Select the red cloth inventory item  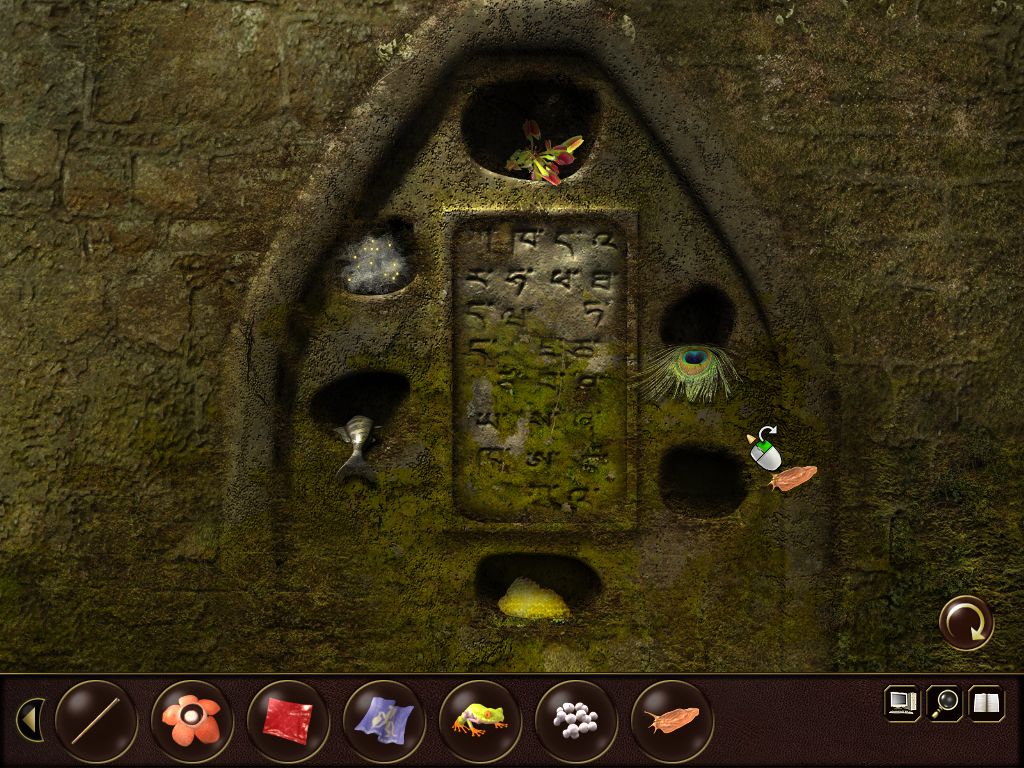288,720
